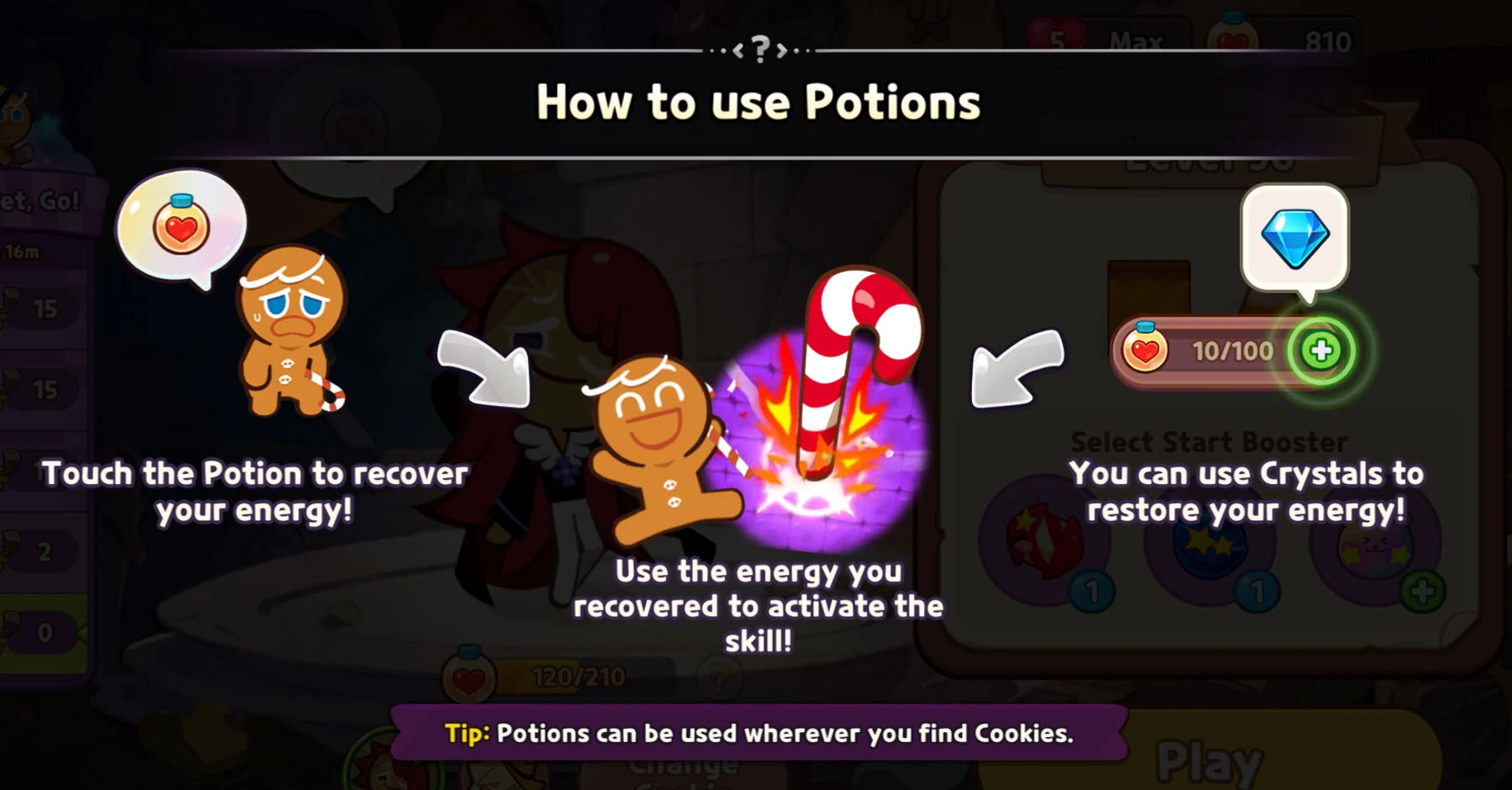Enable the Select Start Booster panel
Viewport: 1512px width, 790px height.
1211,441
